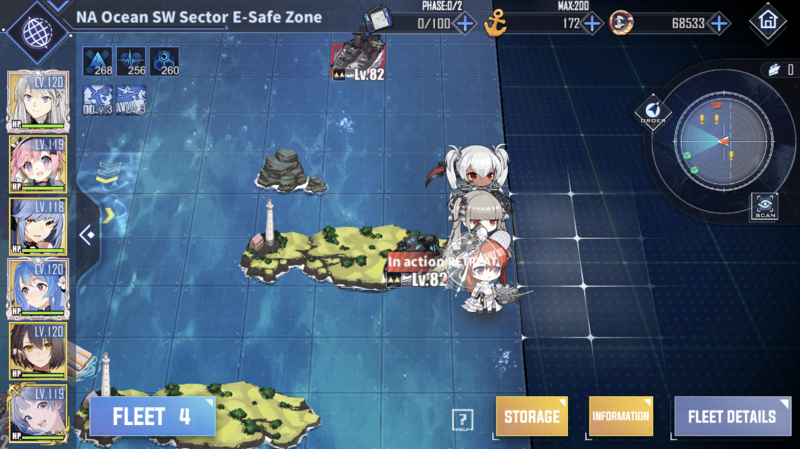Click the plus beside the 0/100 counter
The image size is (800, 449).
coord(464,23)
